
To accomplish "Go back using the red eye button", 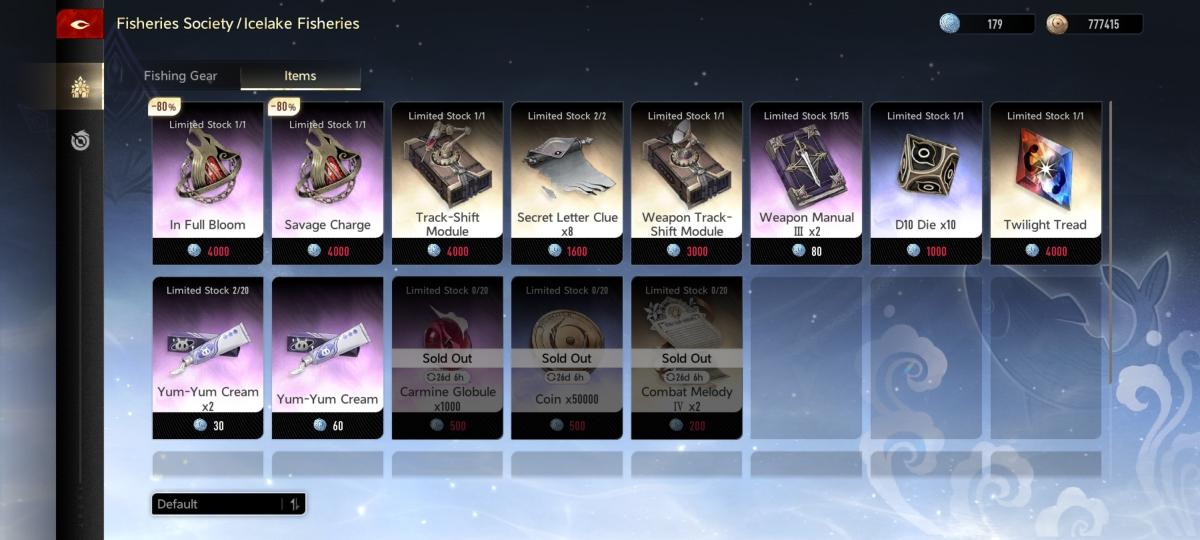I will coord(80,24).
